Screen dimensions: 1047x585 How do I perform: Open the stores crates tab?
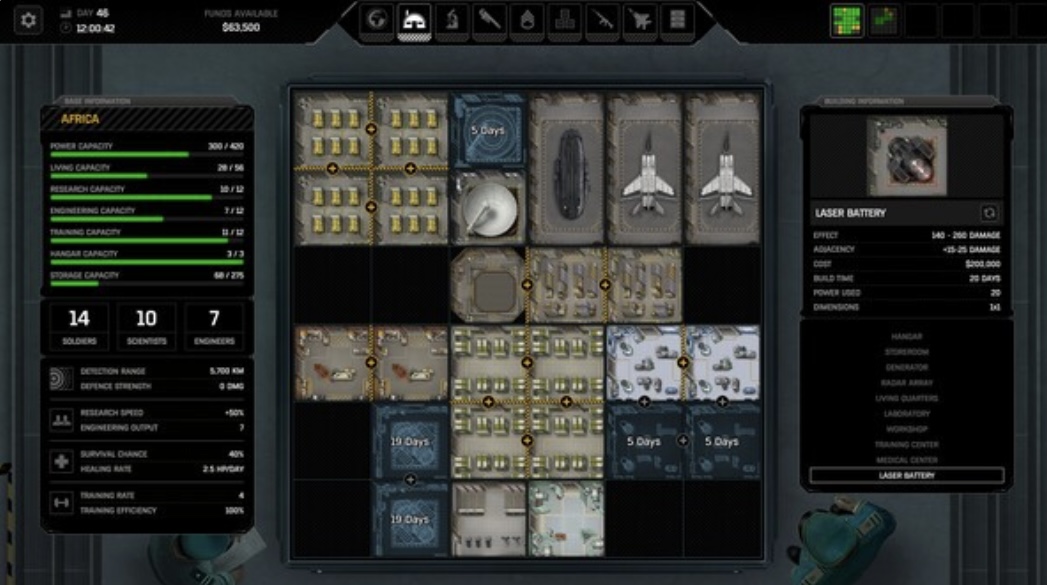click(x=565, y=20)
